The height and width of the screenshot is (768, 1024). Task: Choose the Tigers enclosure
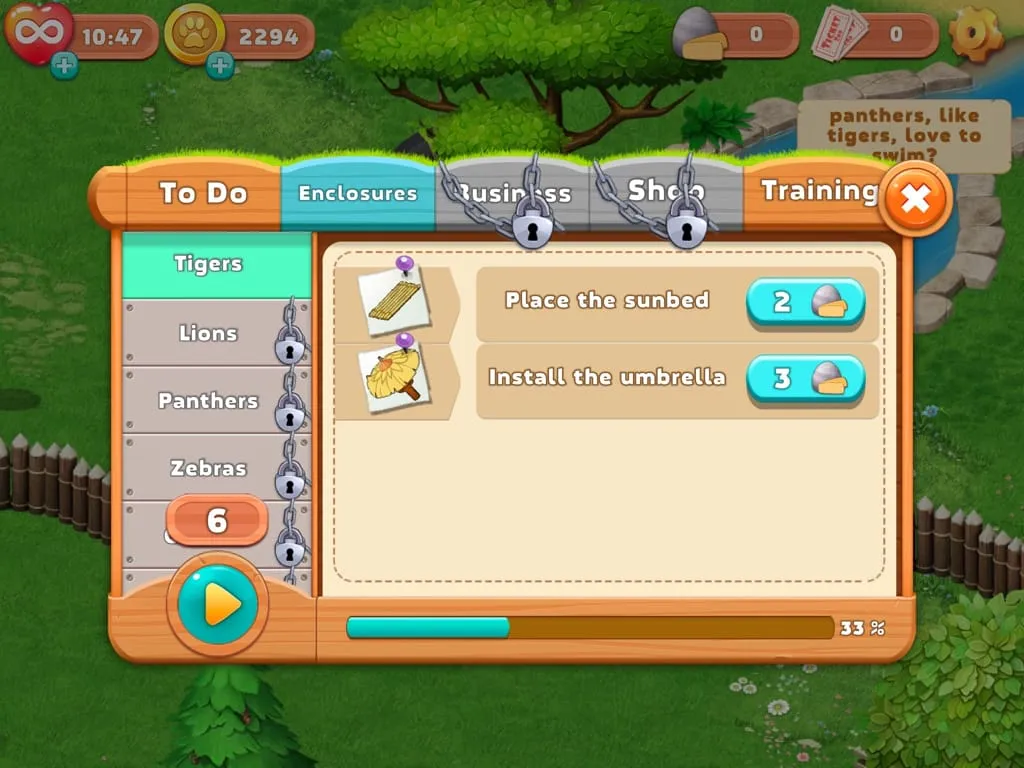(x=208, y=264)
